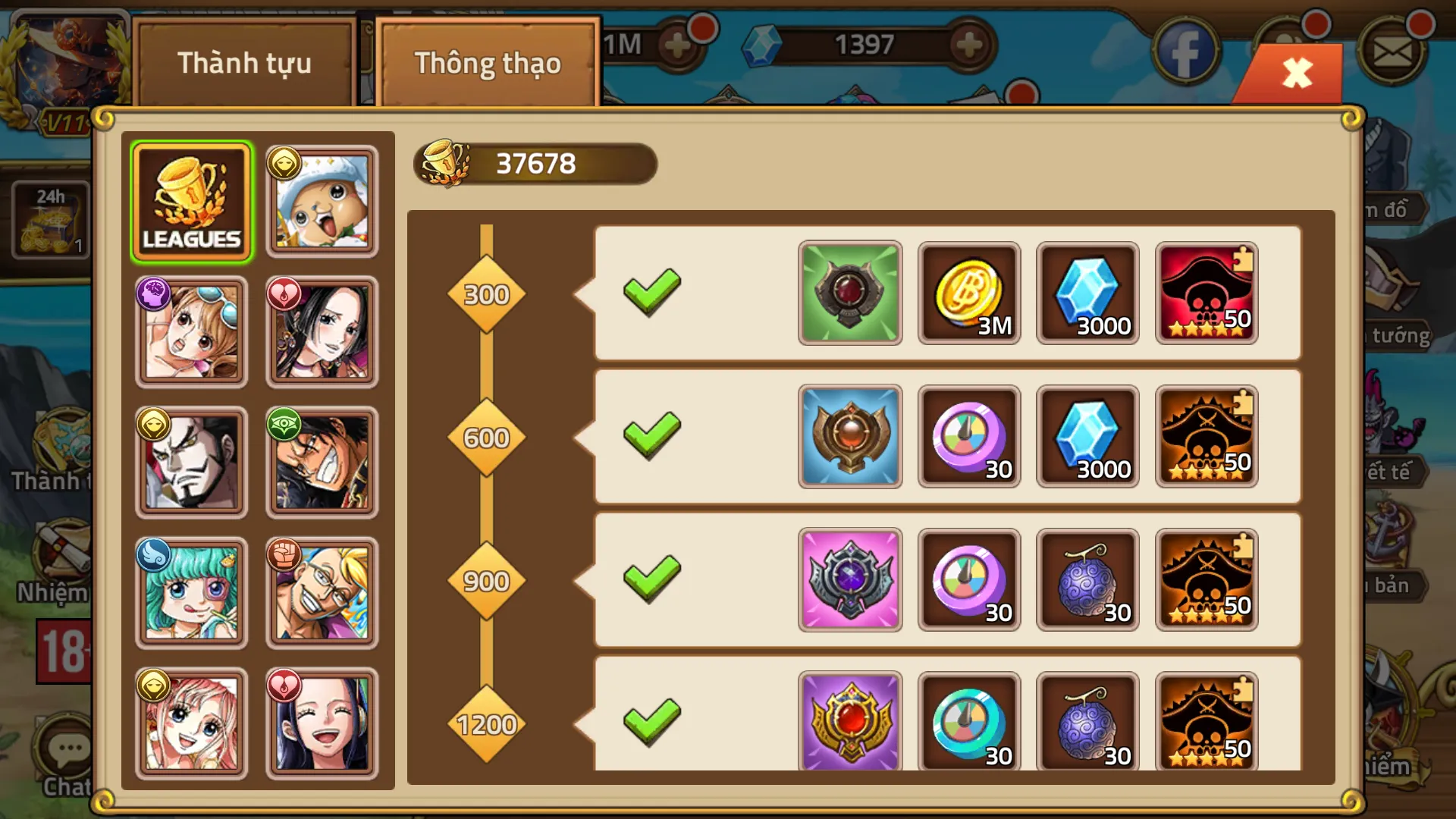Select the Nami character portrait

[192, 331]
